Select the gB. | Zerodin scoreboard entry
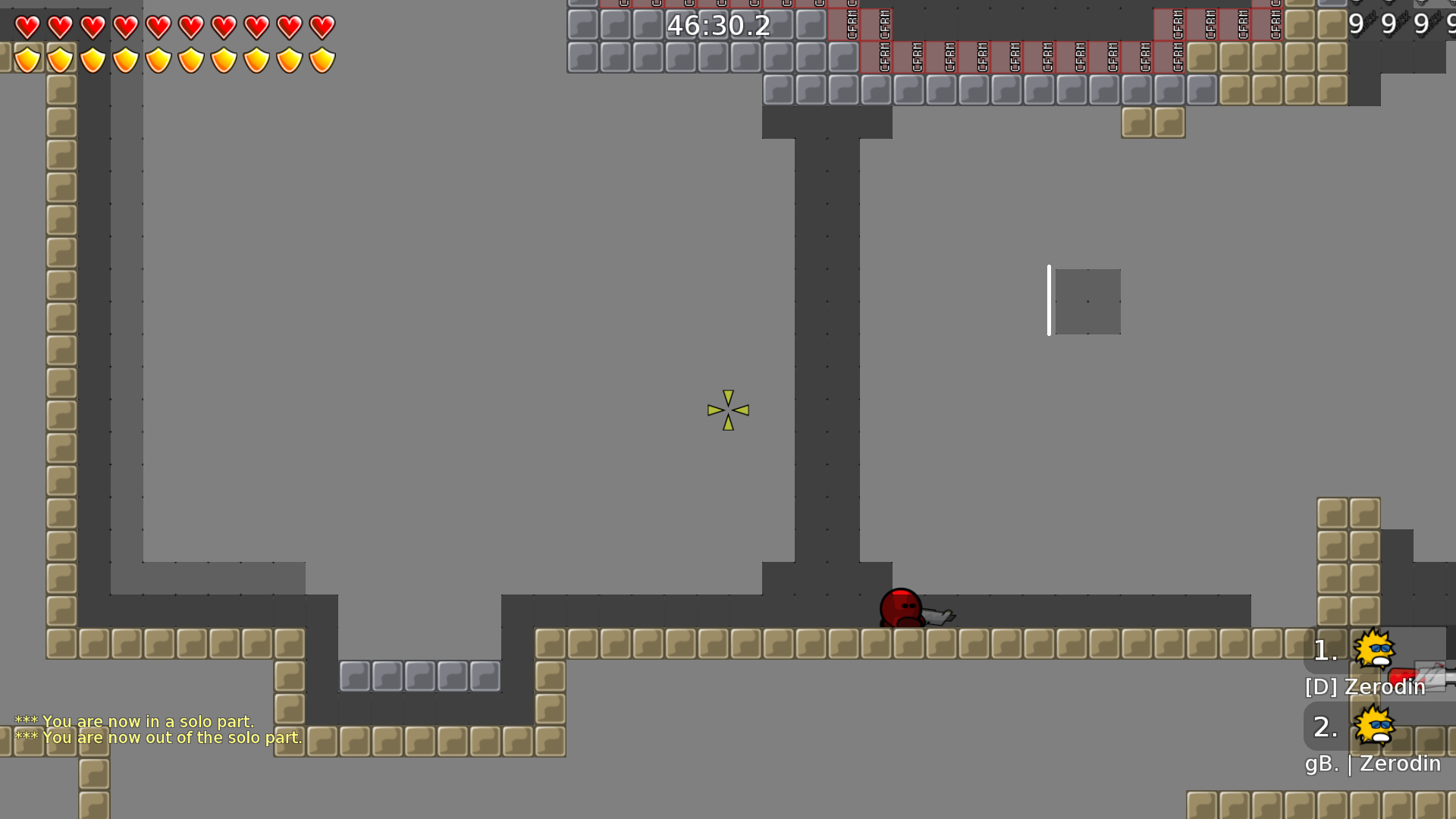 coord(1373,764)
